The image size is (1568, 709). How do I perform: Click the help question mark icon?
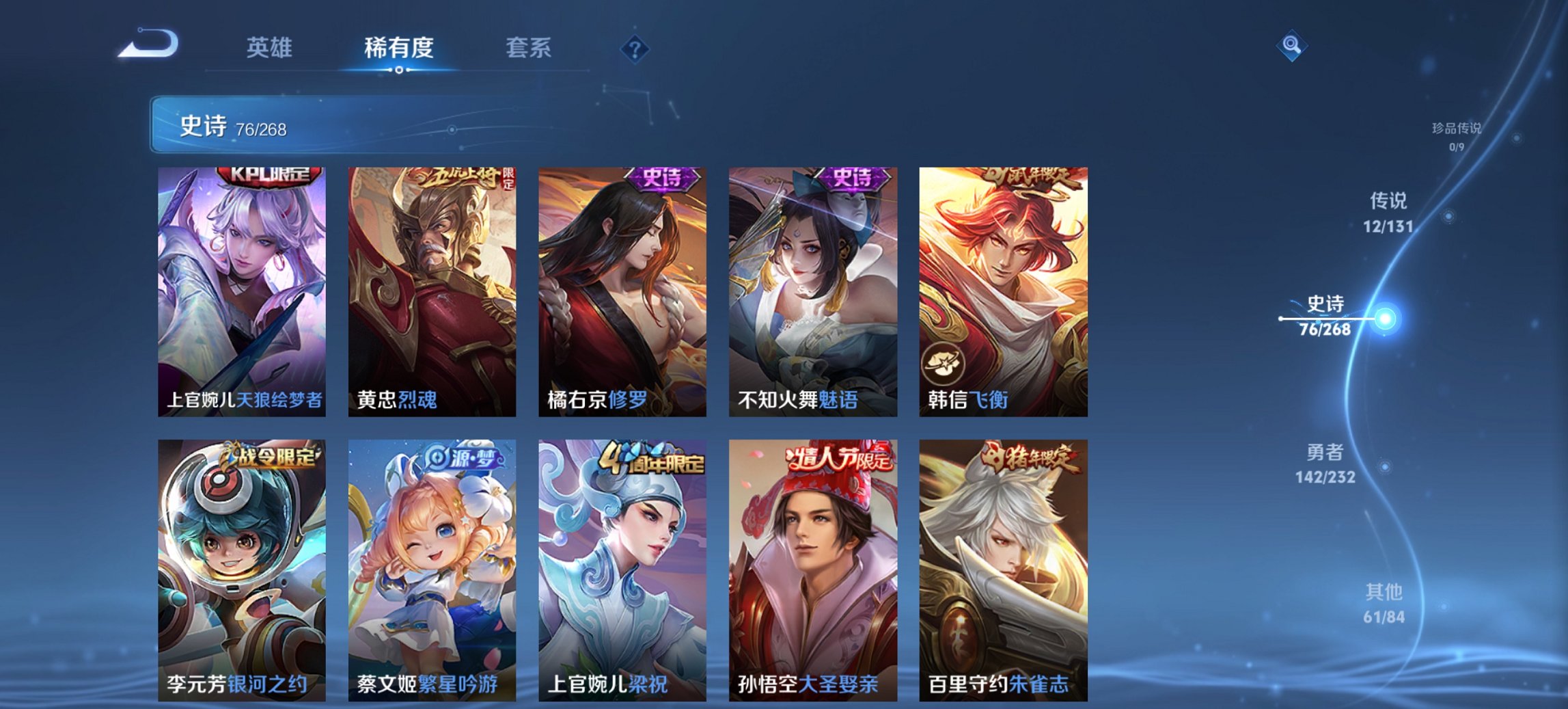pos(635,49)
